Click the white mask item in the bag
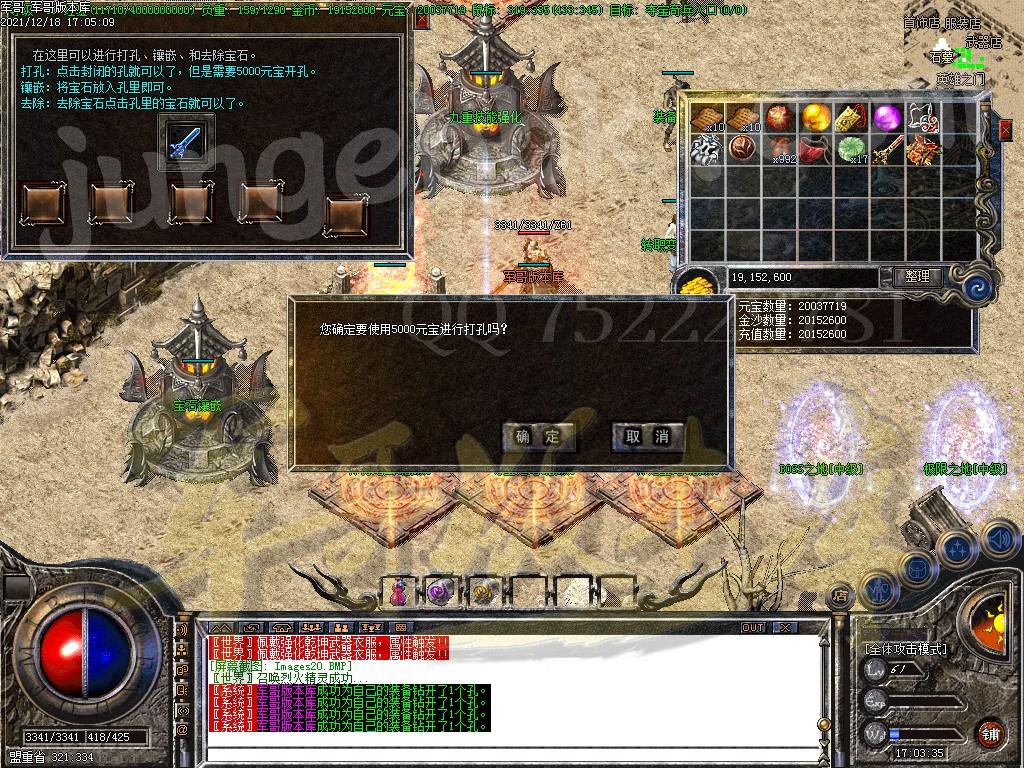The height and width of the screenshot is (768, 1024). pyautogui.click(x=921, y=118)
